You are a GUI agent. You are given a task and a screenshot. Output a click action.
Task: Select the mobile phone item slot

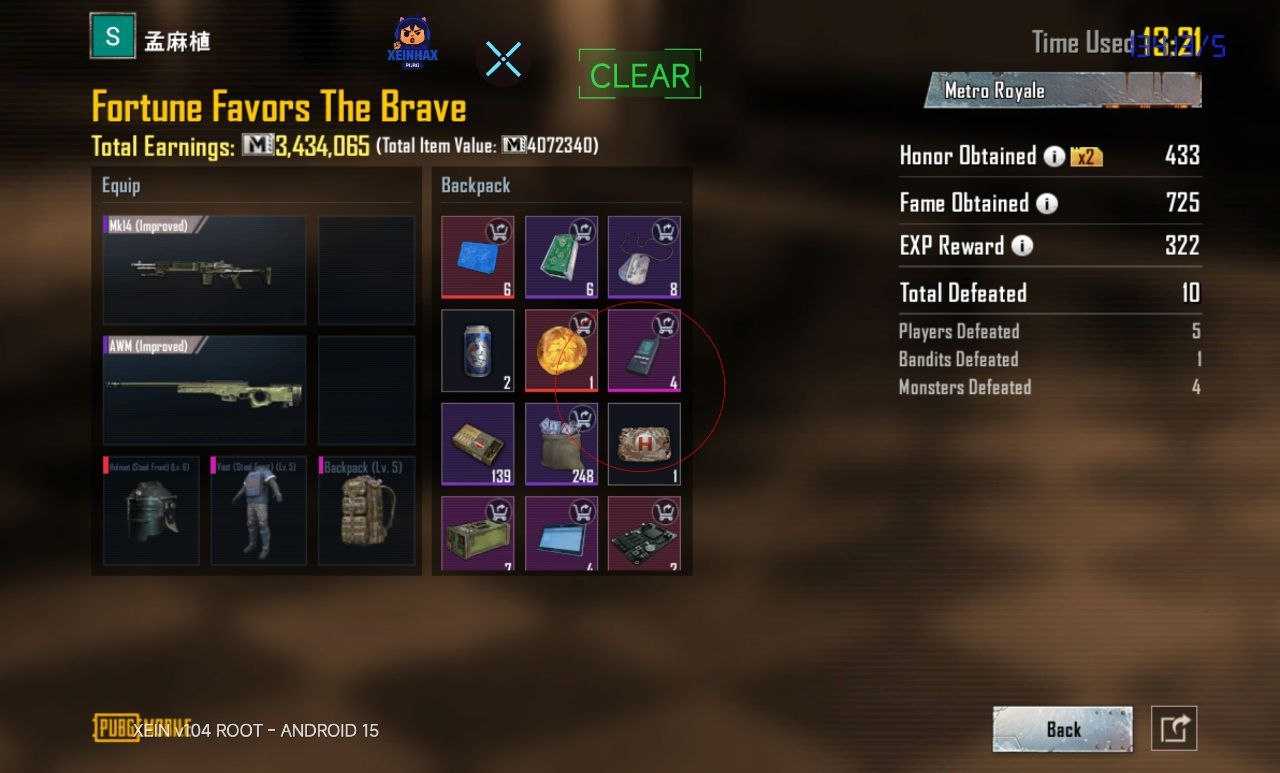(x=644, y=350)
